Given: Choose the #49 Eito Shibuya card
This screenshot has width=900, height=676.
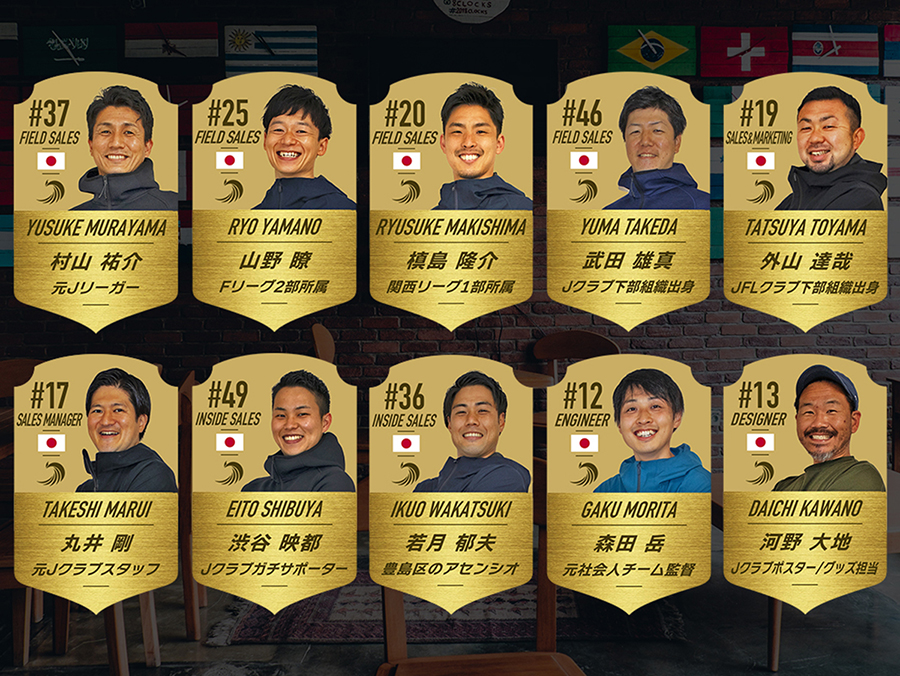Looking at the screenshot, I should coord(274,482).
